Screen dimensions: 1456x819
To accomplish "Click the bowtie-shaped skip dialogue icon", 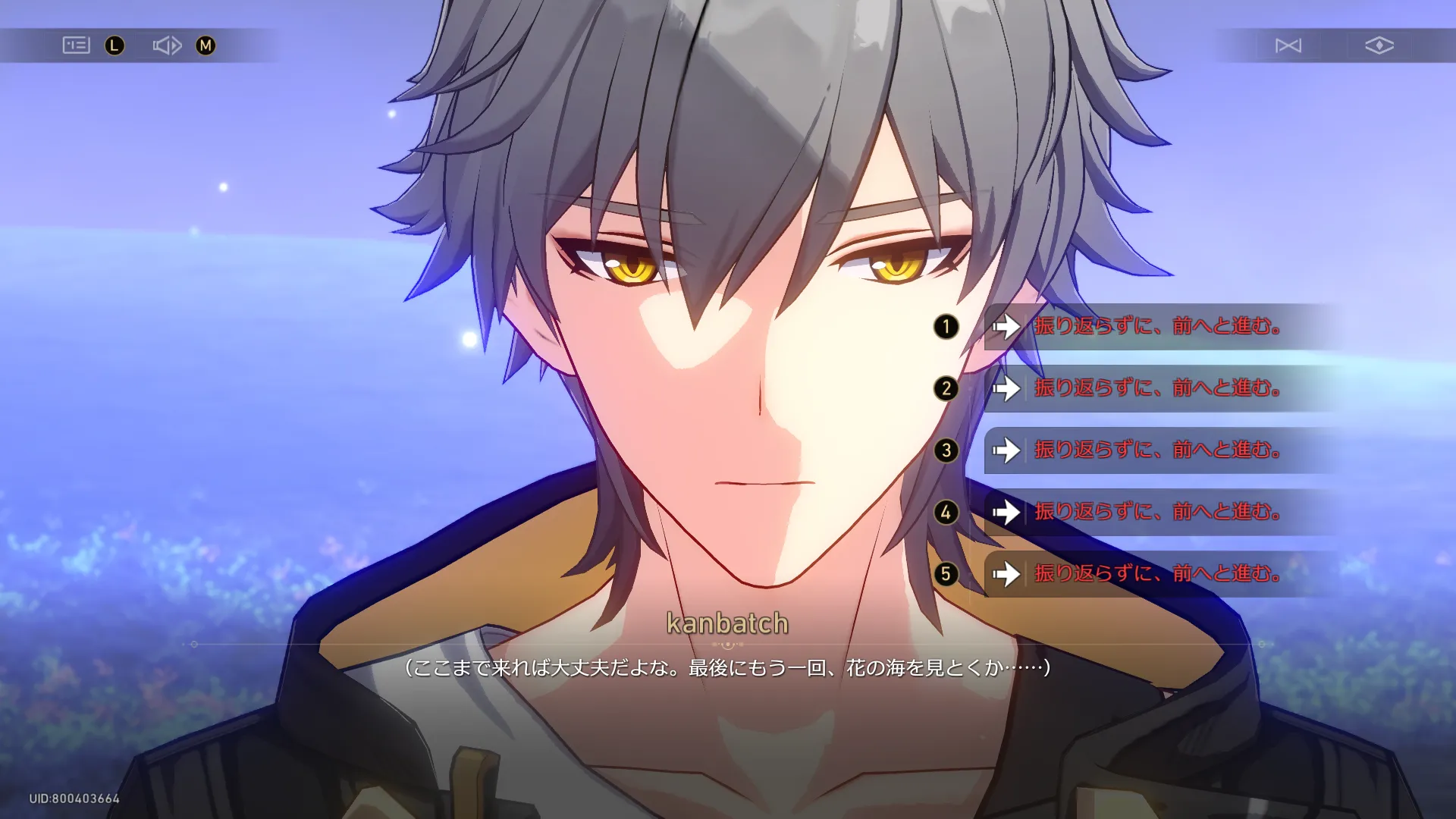I will click(x=1288, y=45).
